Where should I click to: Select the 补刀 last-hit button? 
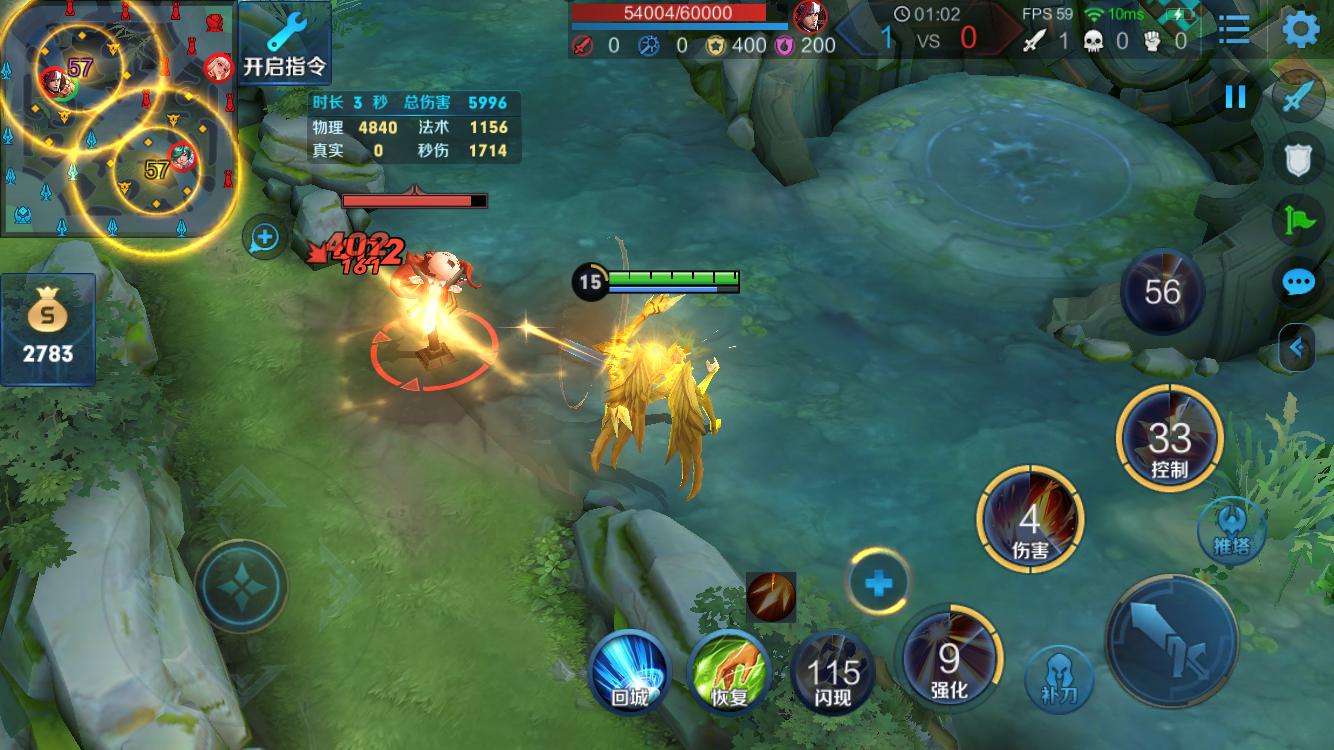pyautogui.click(x=1059, y=679)
